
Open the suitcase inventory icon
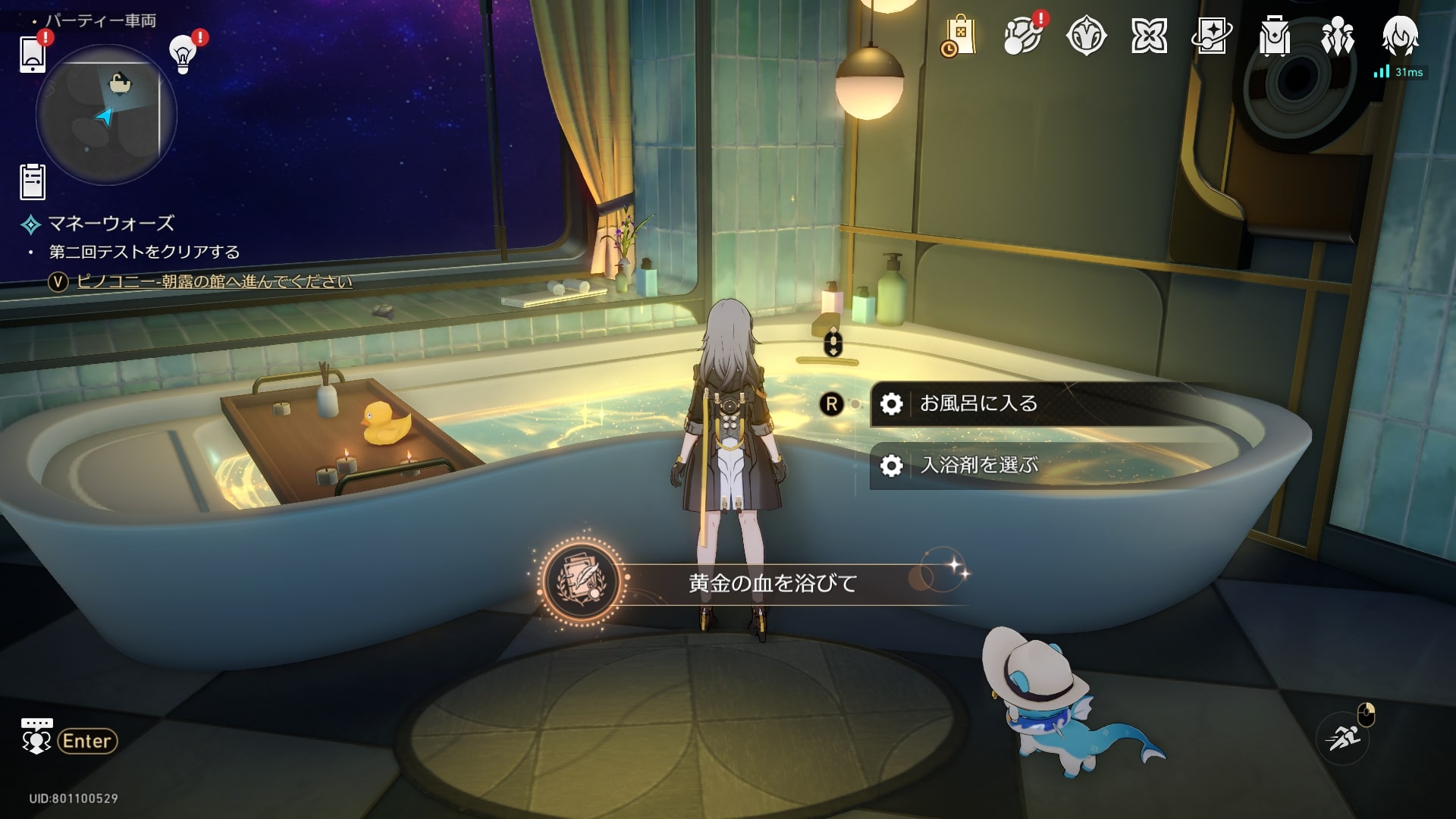click(x=1275, y=36)
